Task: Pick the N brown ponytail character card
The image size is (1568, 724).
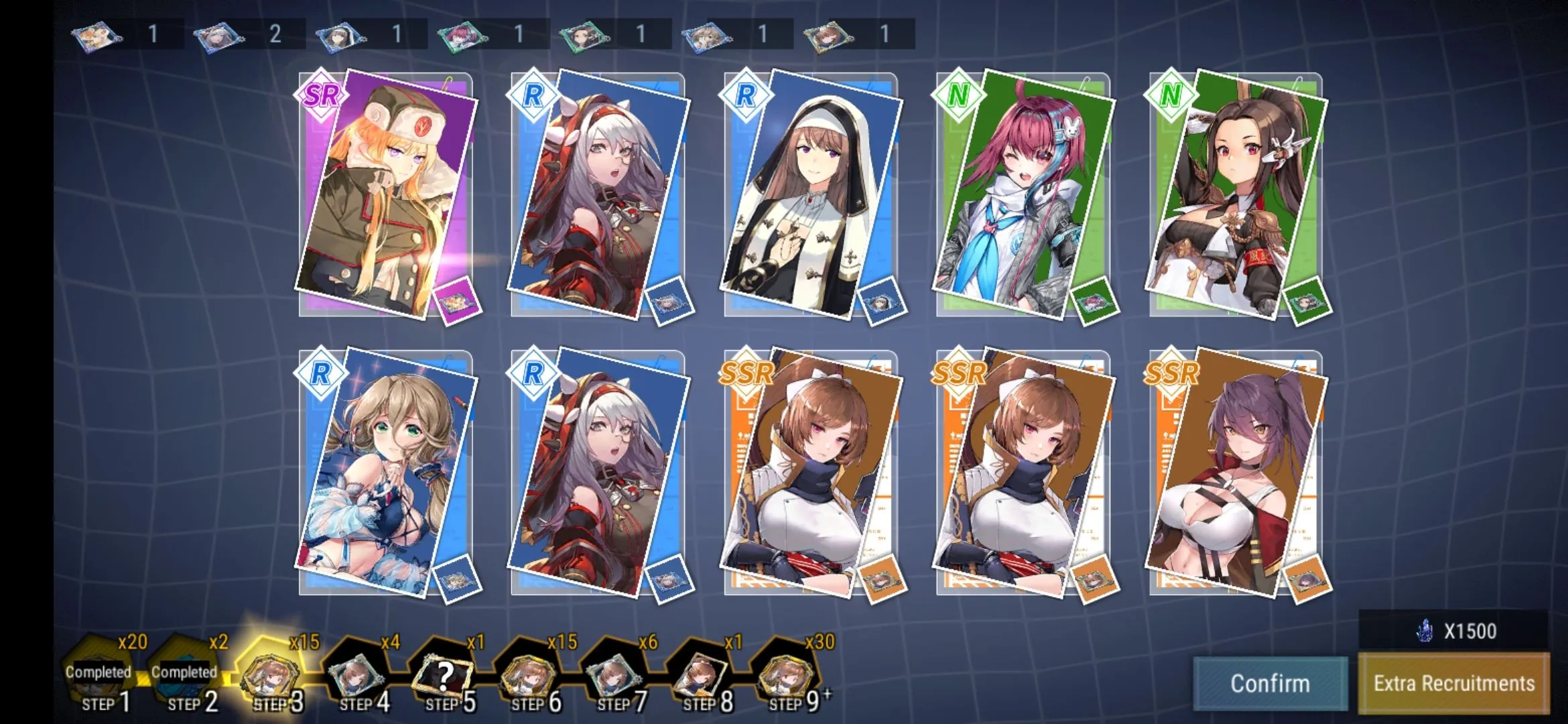Action: coord(1236,194)
